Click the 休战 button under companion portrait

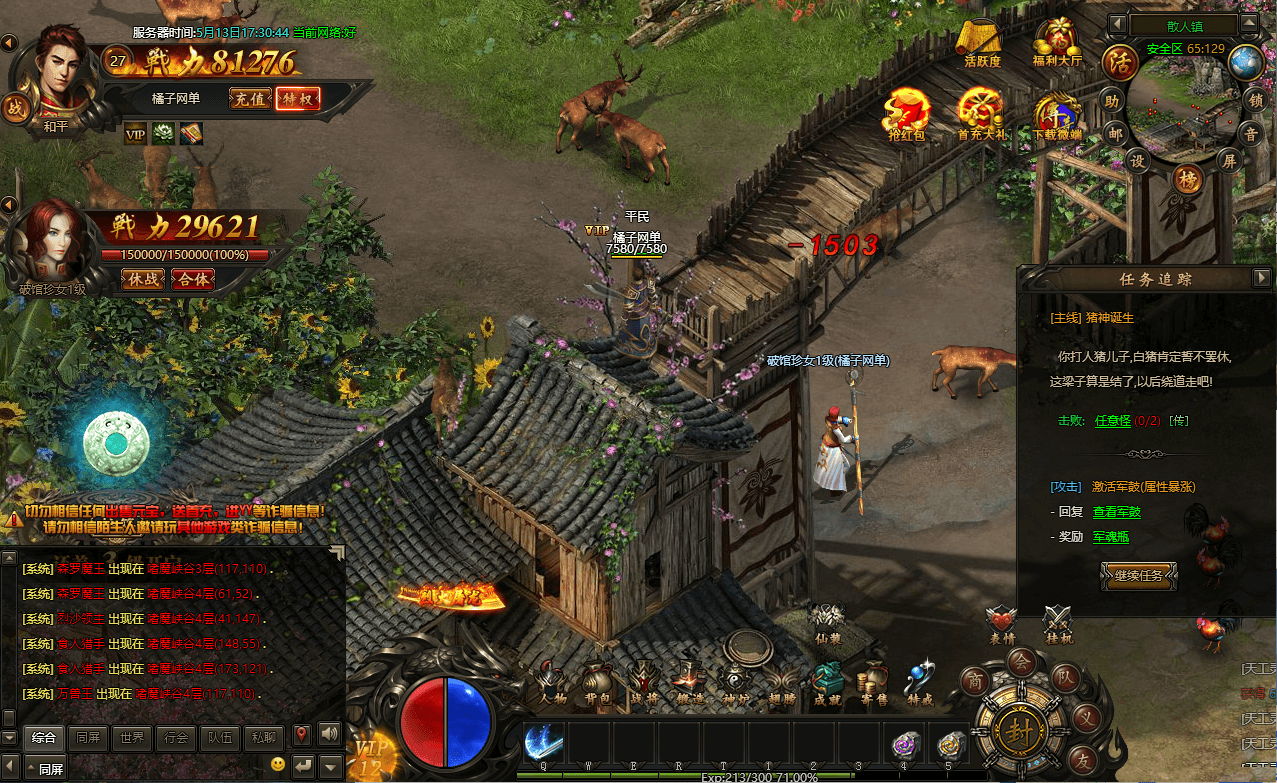click(x=144, y=279)
